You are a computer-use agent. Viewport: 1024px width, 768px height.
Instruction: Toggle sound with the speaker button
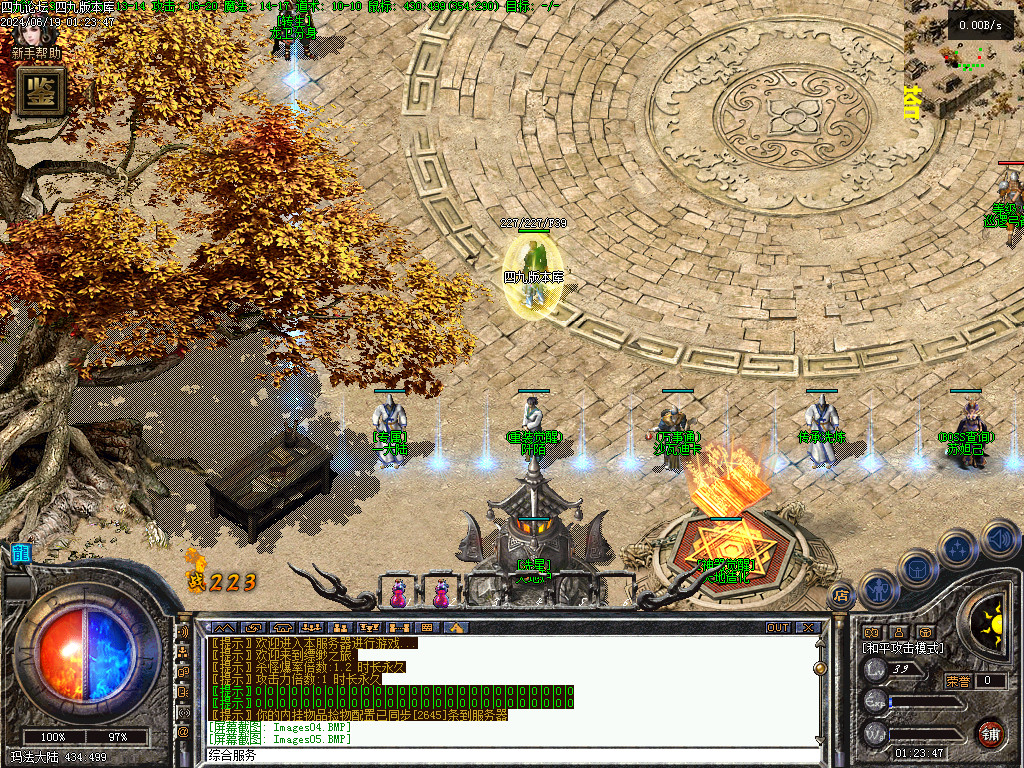pyautogui.click(x=998, y=538)
